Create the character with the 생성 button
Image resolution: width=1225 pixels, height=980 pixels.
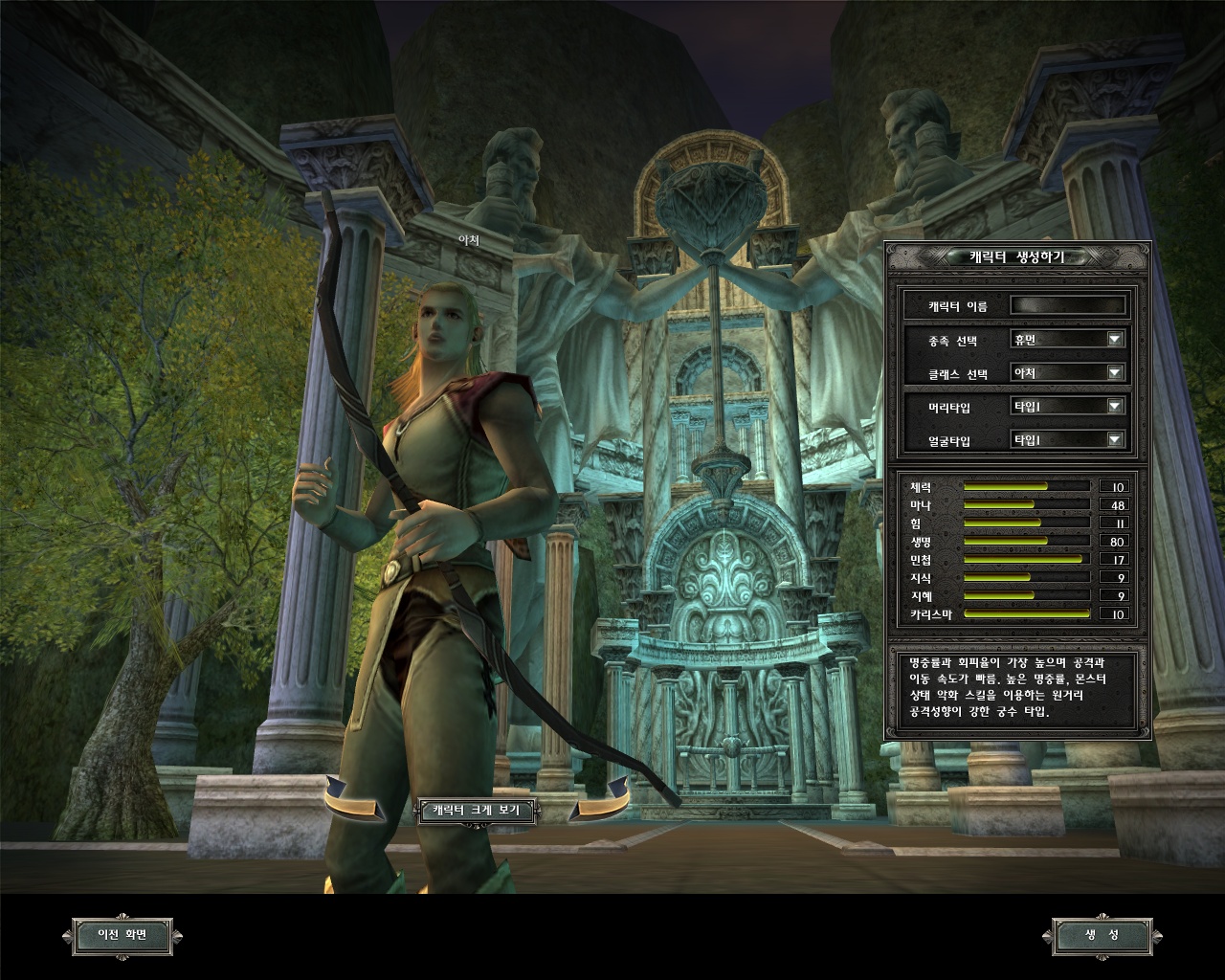point(1102,935)
